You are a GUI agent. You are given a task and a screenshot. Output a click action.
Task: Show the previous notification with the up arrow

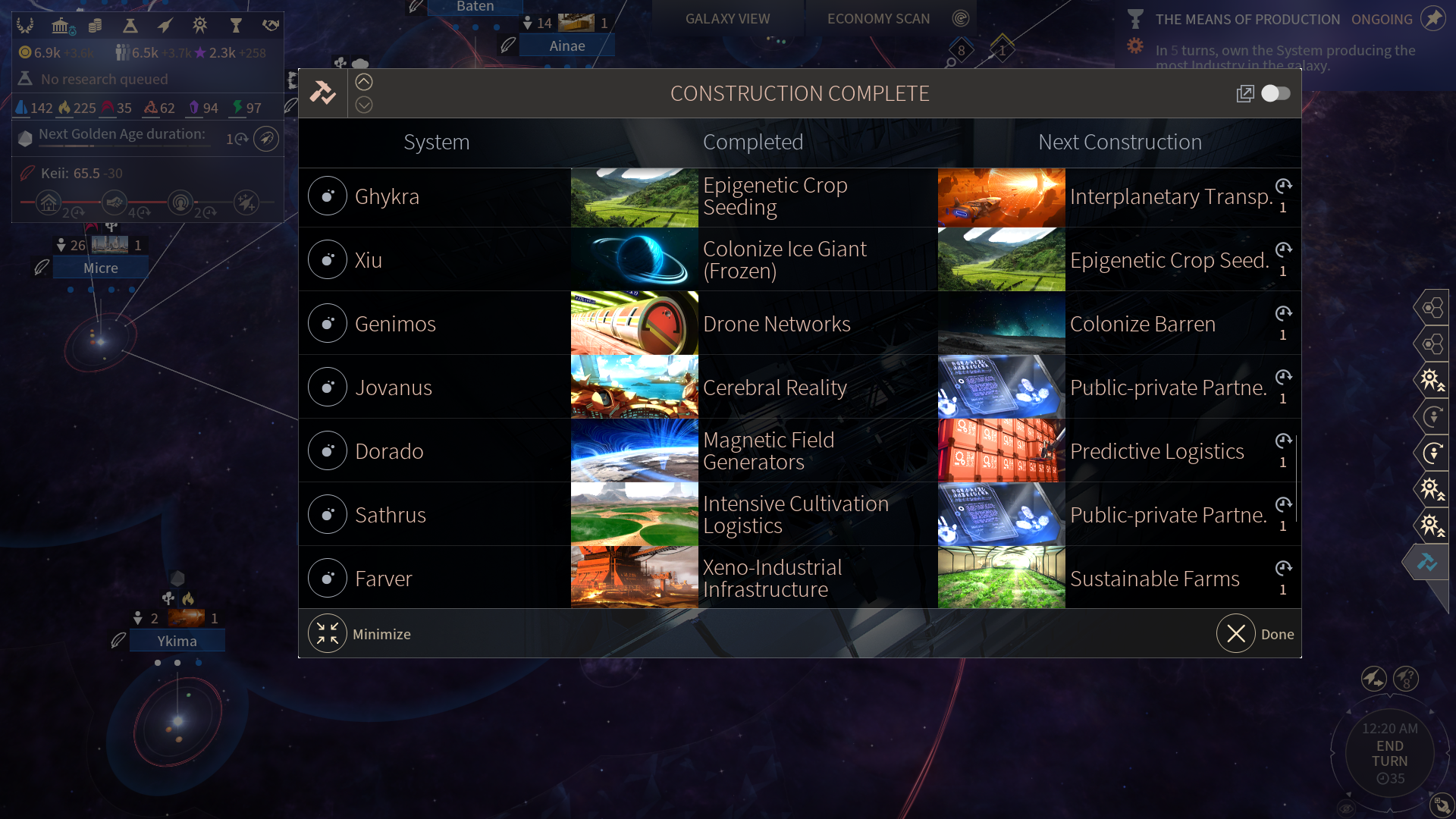(364, 82)
